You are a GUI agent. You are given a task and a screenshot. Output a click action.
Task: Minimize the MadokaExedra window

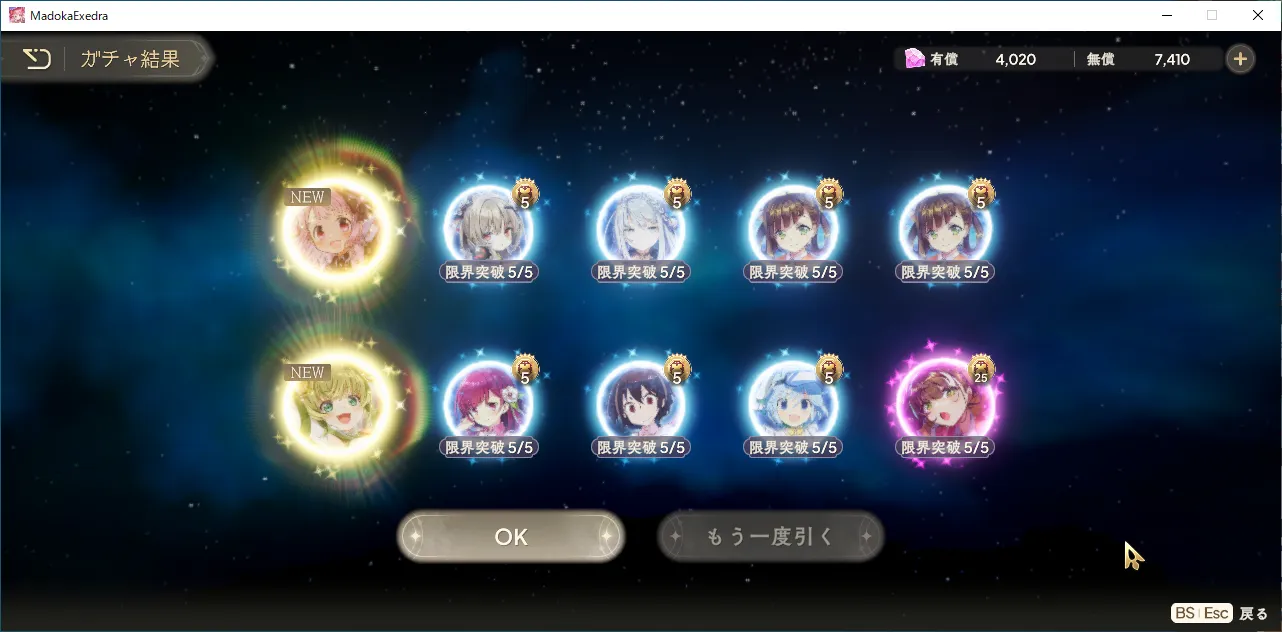pyautogui.click(x=1166, y=15)
